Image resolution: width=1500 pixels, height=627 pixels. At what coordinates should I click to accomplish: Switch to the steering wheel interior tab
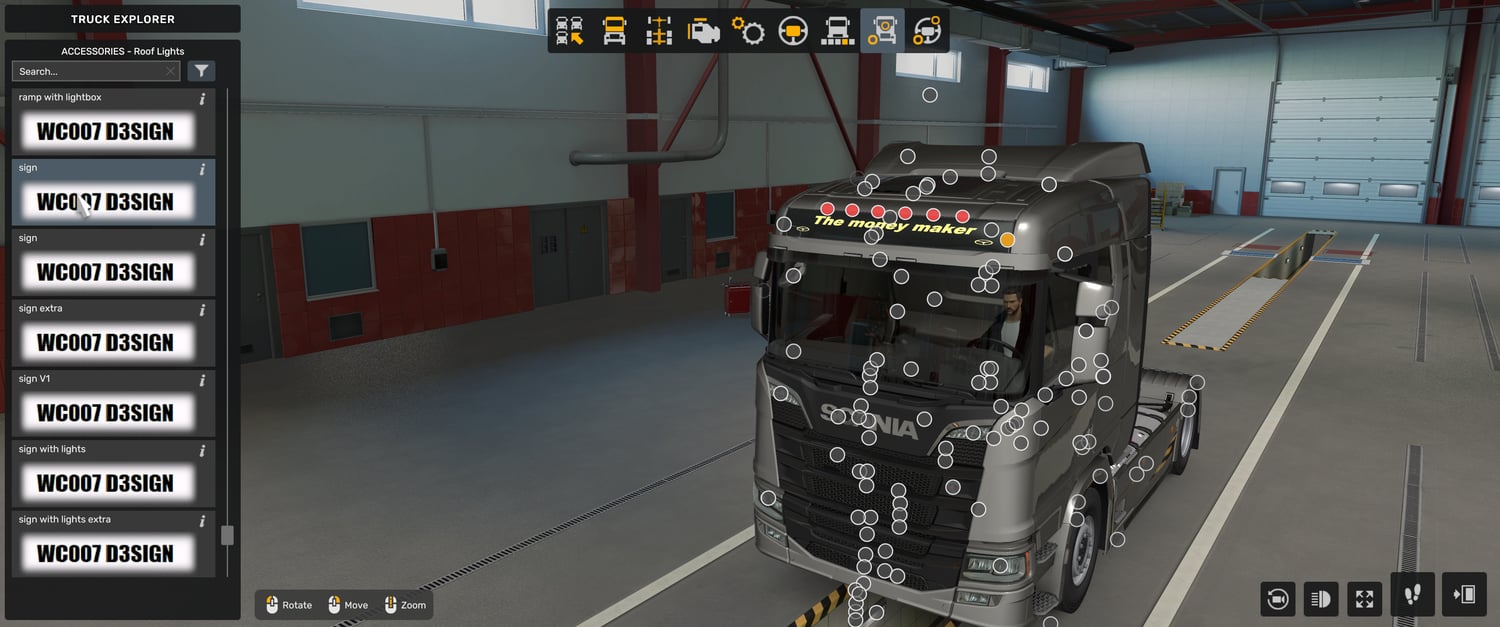(x=793, y=31)
